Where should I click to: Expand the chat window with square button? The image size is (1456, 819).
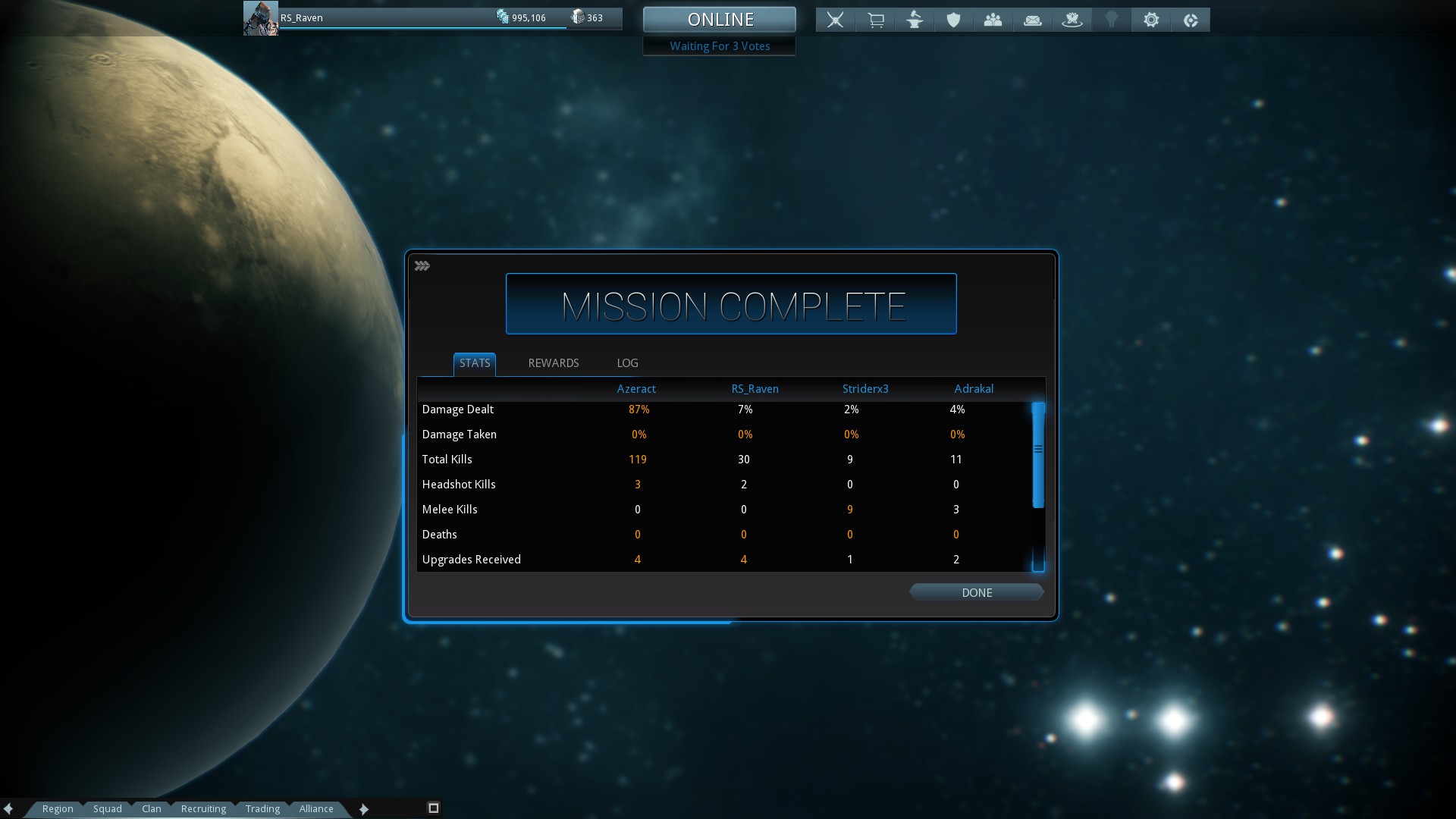pos(434,808)
